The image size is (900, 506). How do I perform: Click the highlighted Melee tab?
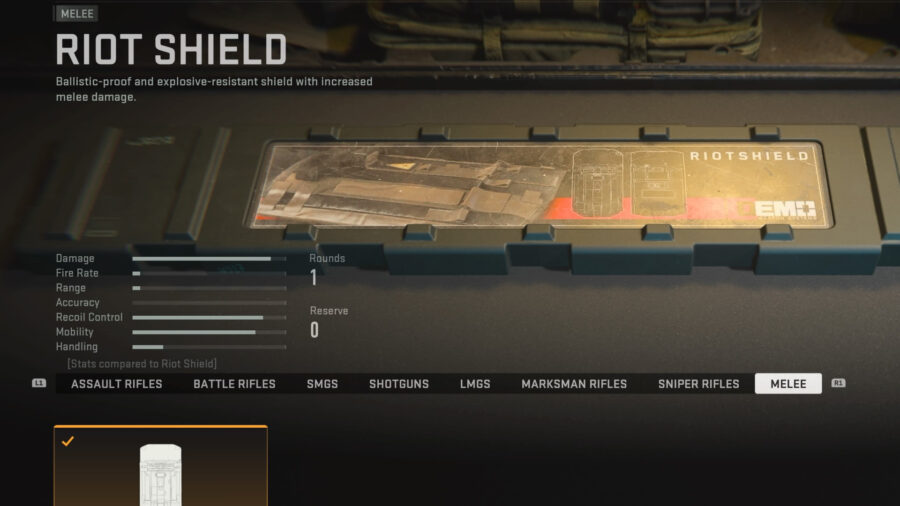point(788,384)
